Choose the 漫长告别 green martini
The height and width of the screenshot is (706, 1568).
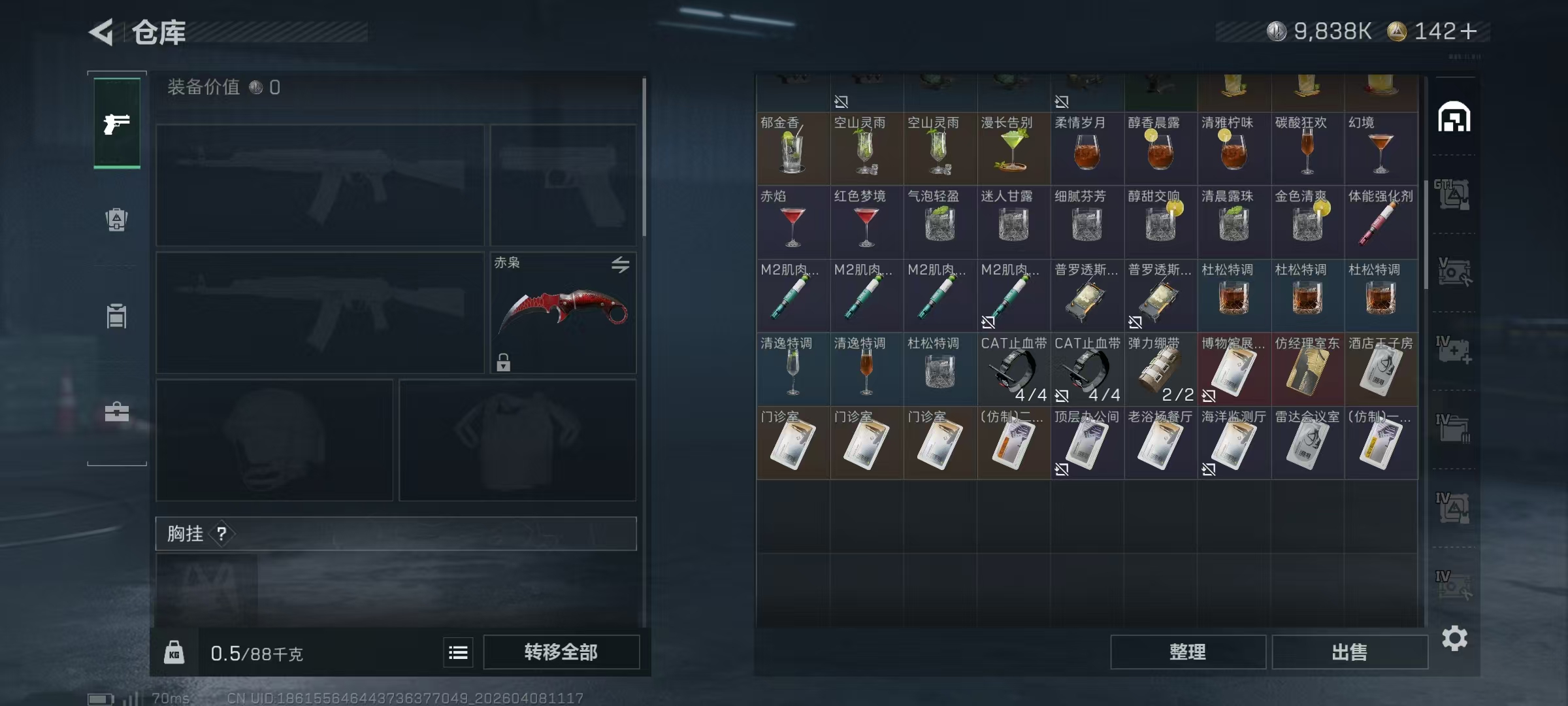1013,148
